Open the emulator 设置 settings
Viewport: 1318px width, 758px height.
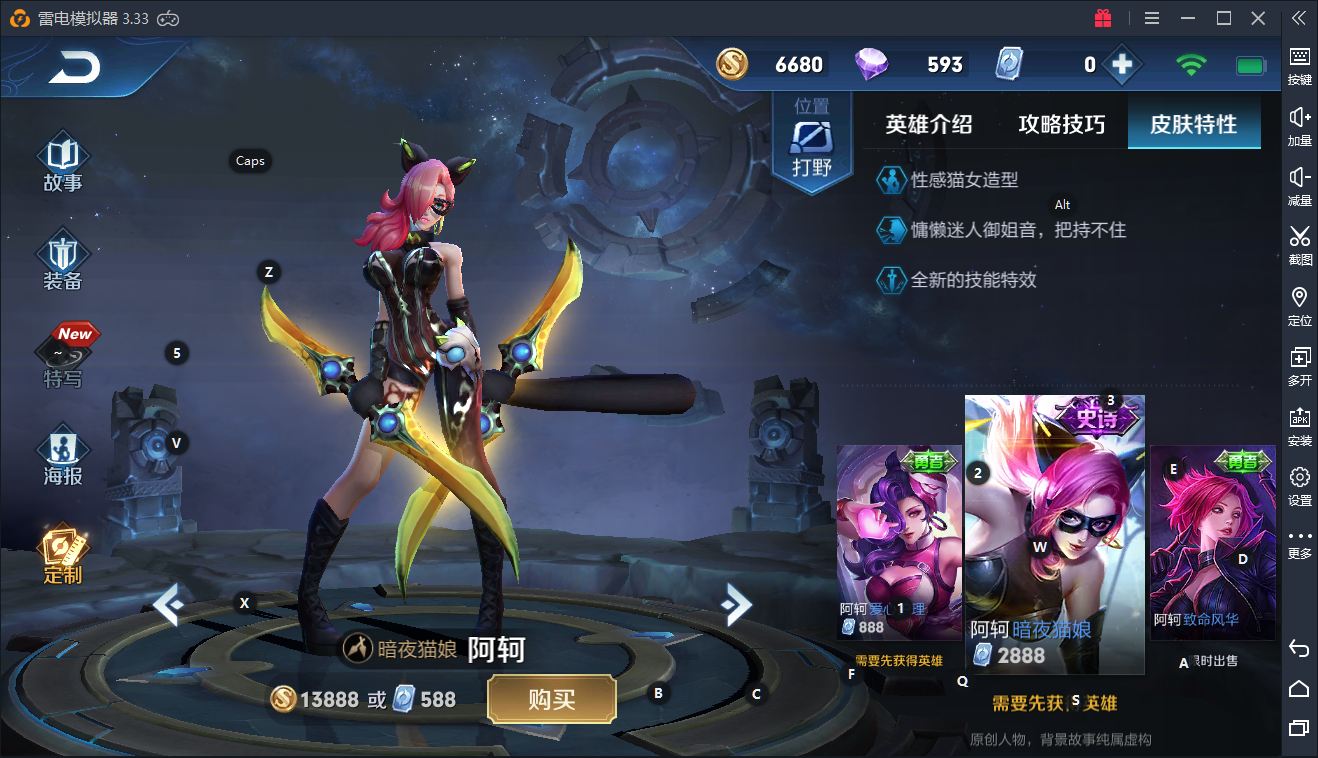tap(1299, 485)
